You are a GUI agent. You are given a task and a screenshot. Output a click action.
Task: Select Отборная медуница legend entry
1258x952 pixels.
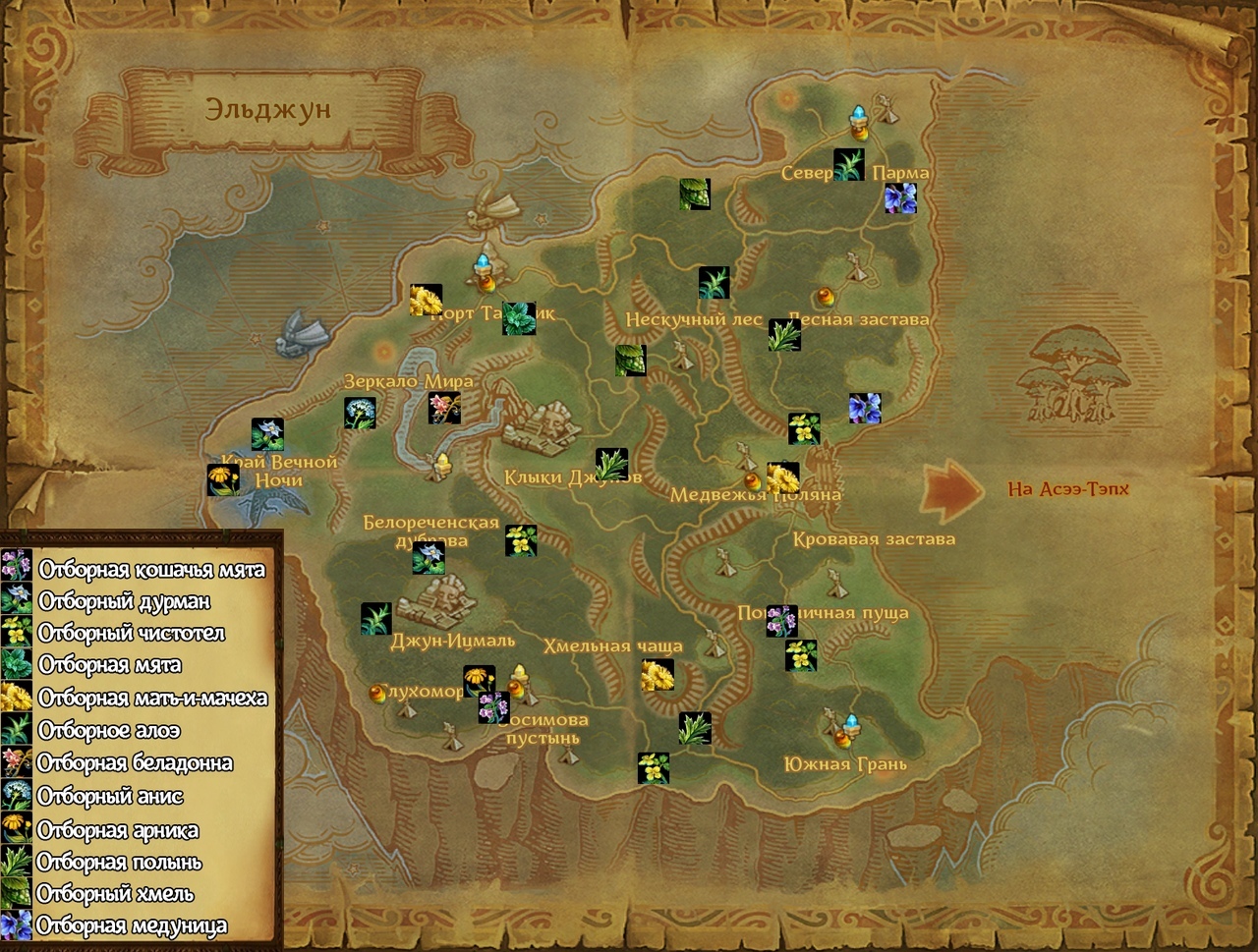[131, 926]
